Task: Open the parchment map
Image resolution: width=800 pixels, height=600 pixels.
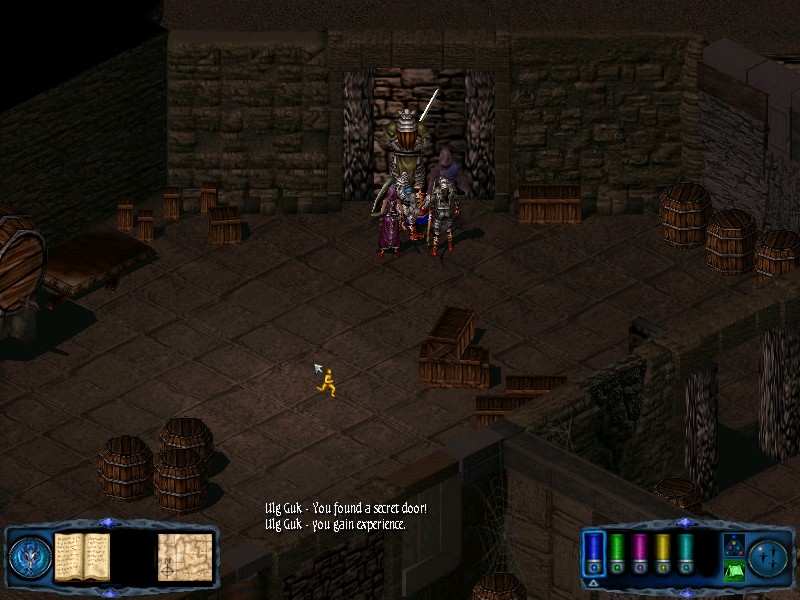Action: pyautogui.click(x=184, y=556)
